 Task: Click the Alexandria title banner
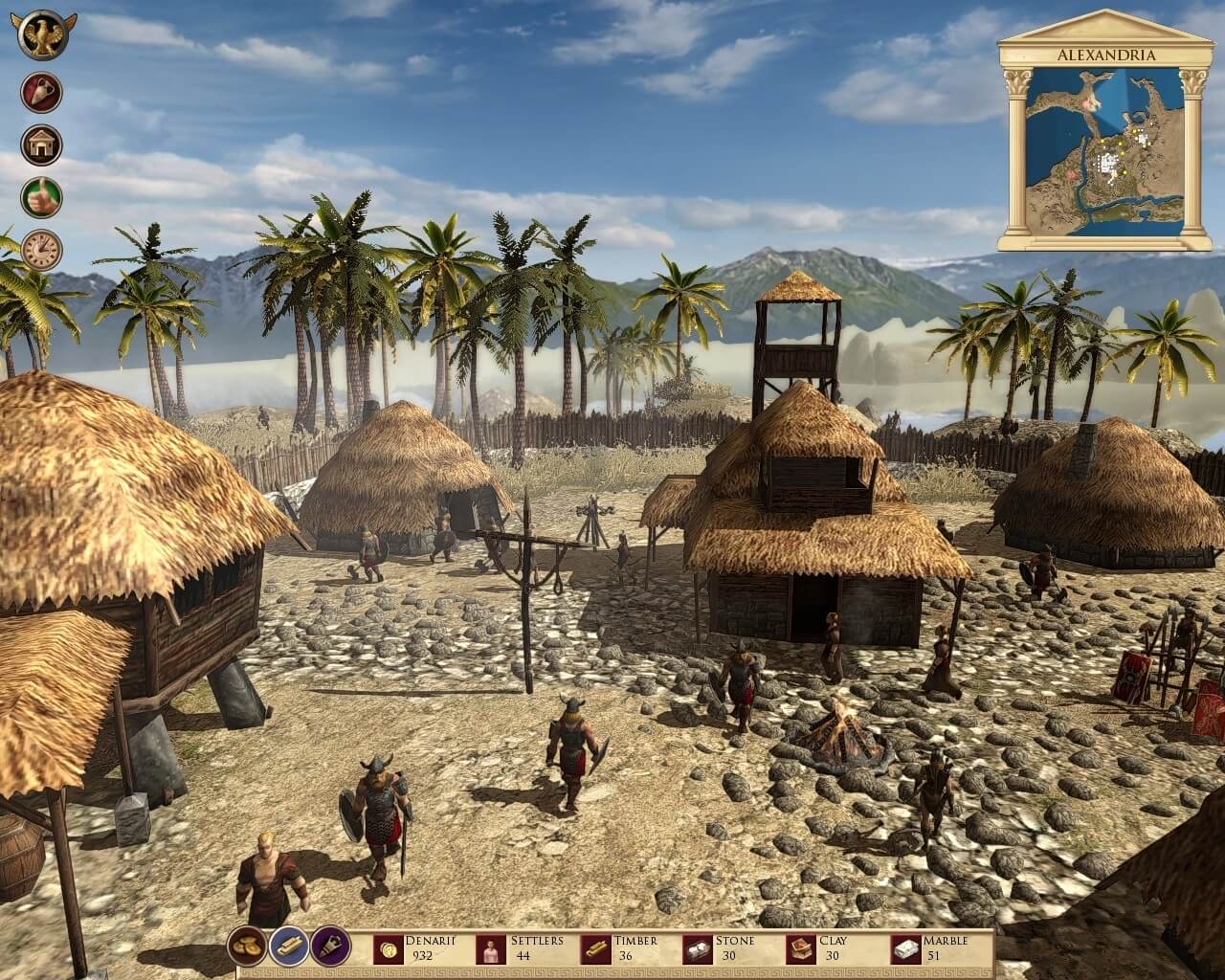[x=1110, y=56]
